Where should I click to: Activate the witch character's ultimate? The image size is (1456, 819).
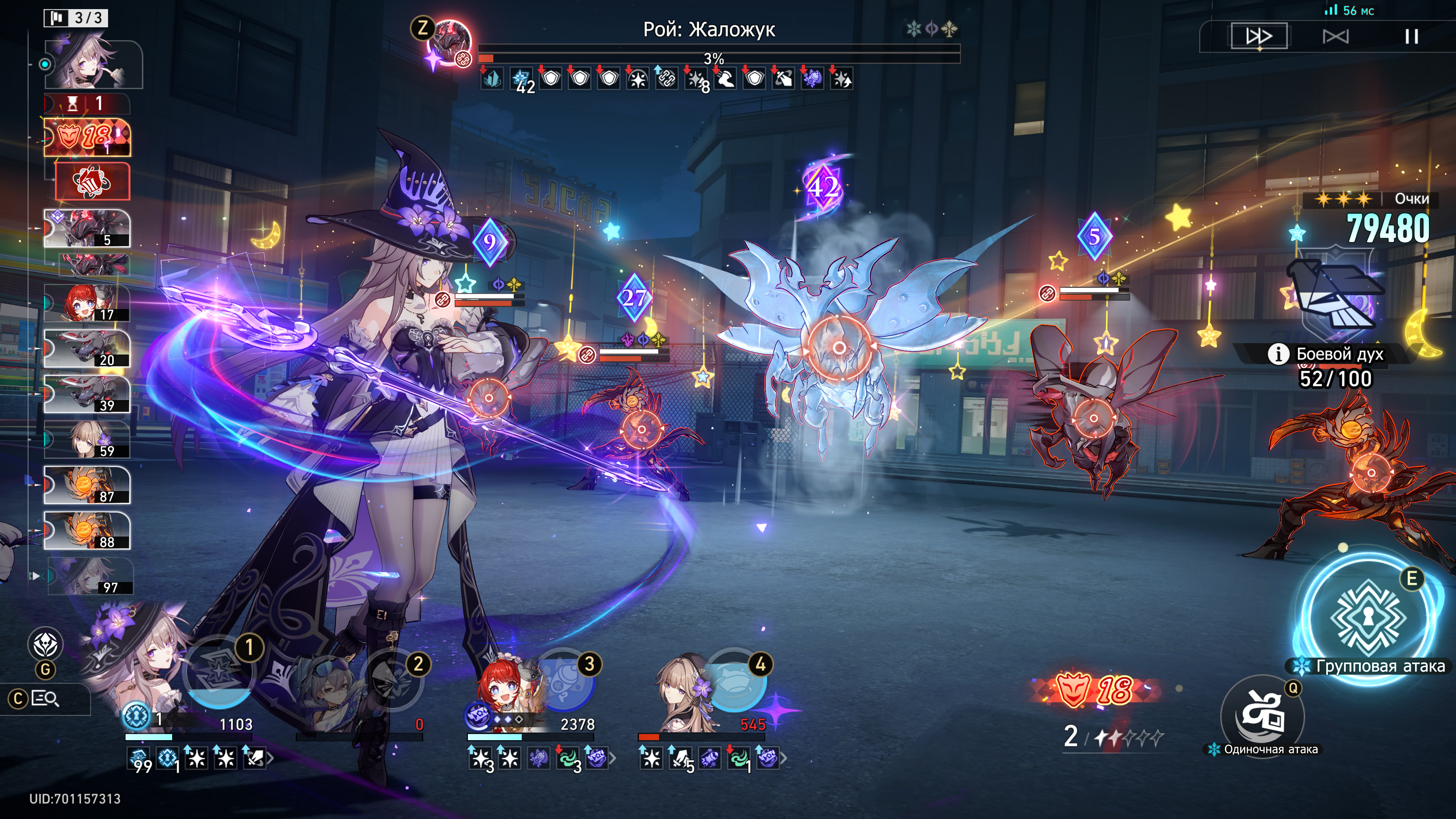pos(219,673)
